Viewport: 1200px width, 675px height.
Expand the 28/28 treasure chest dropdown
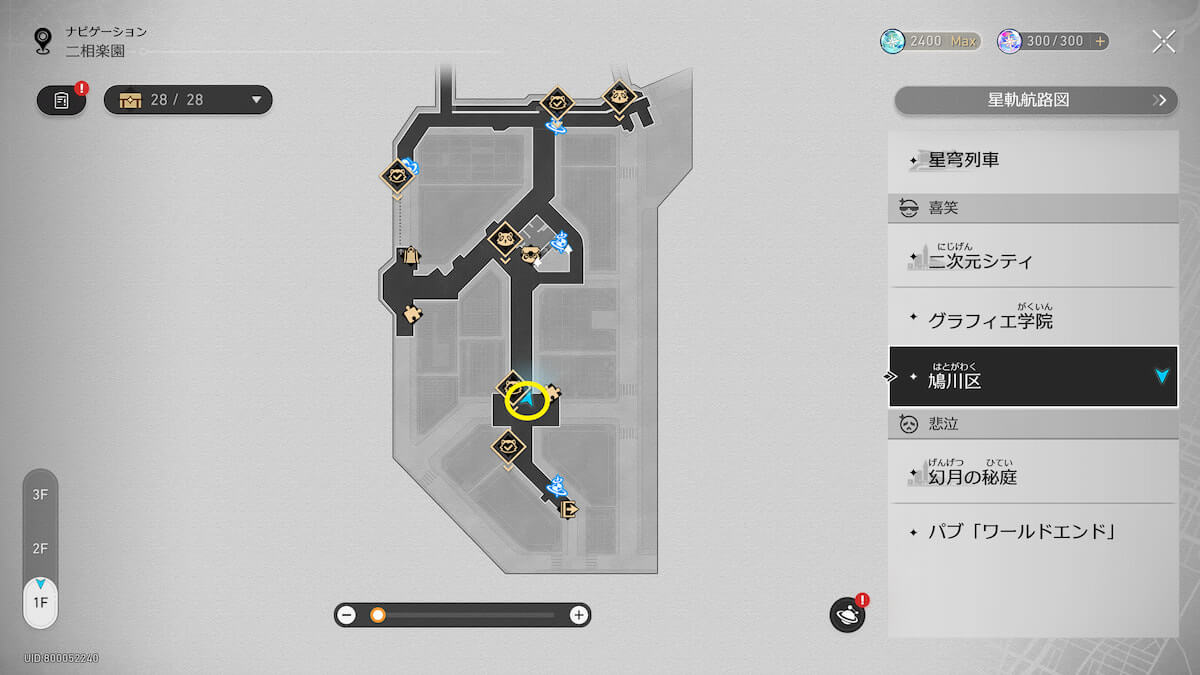tap(257, 100)
